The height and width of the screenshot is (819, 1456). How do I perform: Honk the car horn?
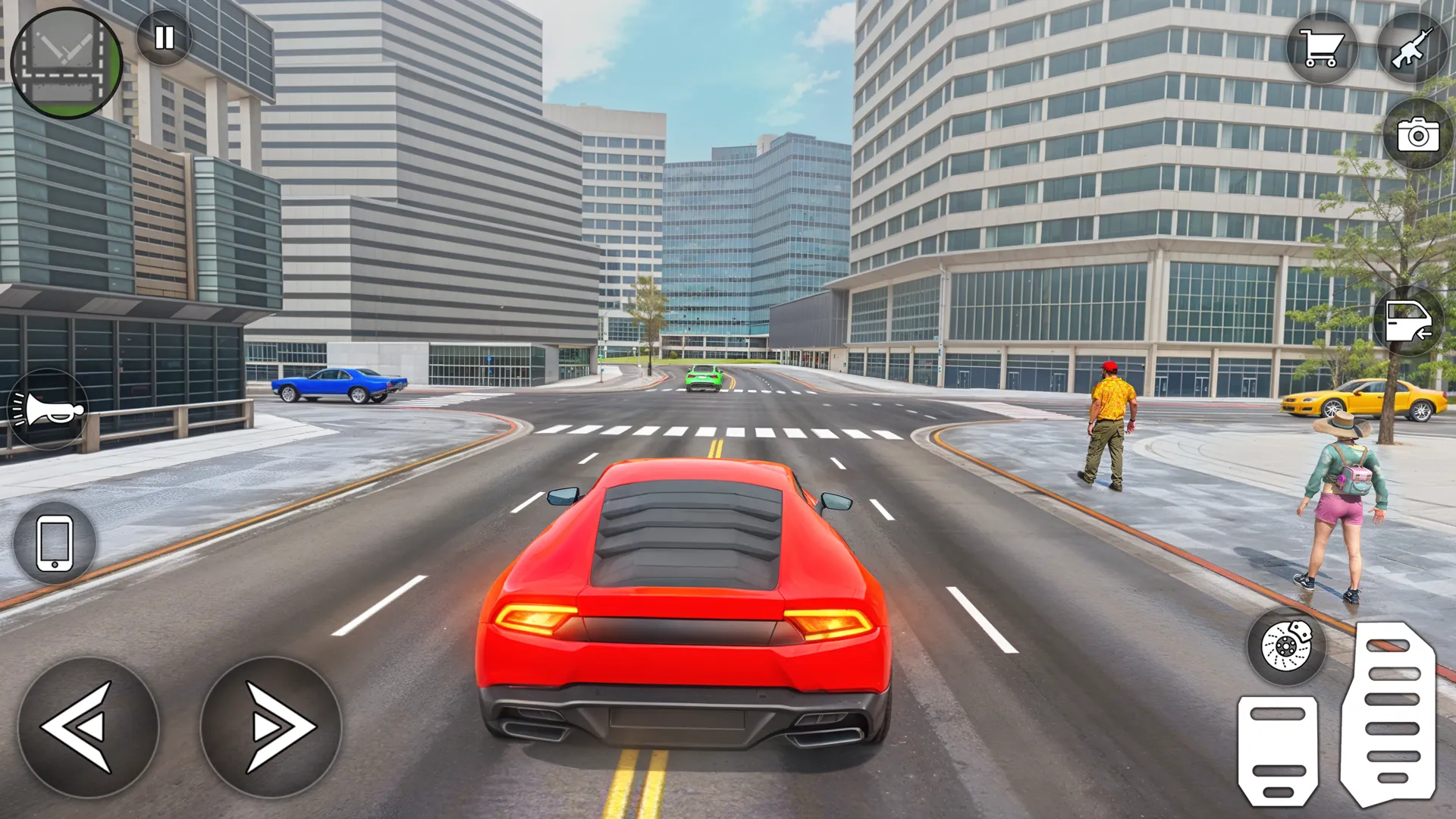click(x=48, y=407)
